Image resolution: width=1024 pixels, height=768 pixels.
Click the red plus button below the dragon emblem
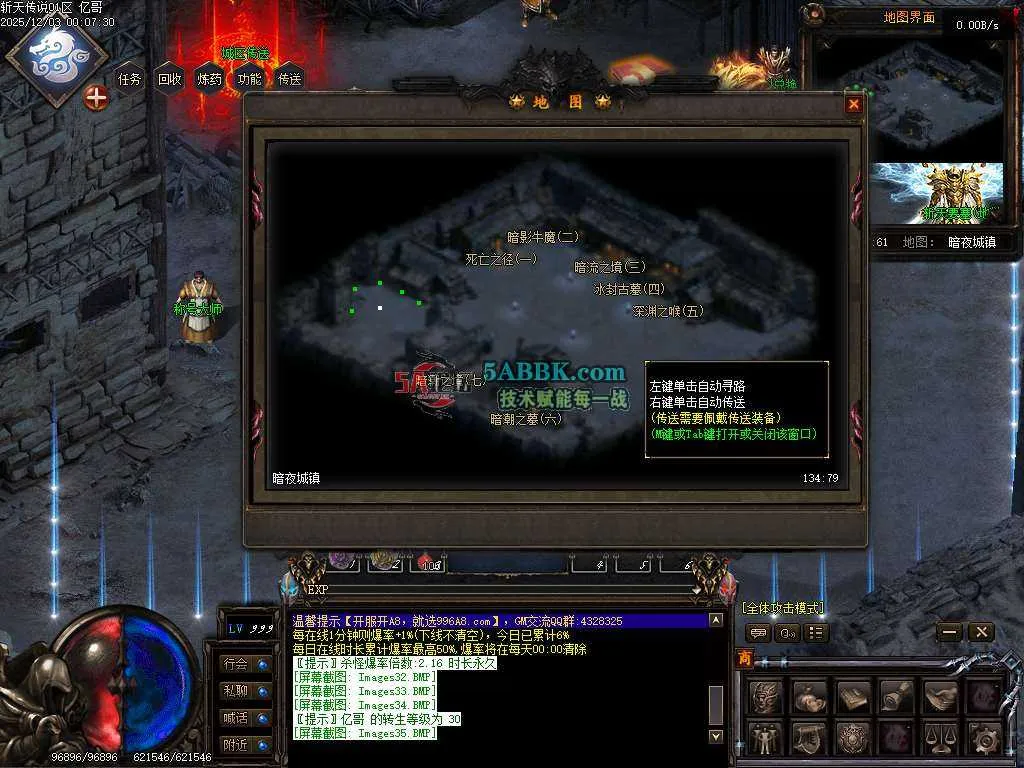pos(96,98)
